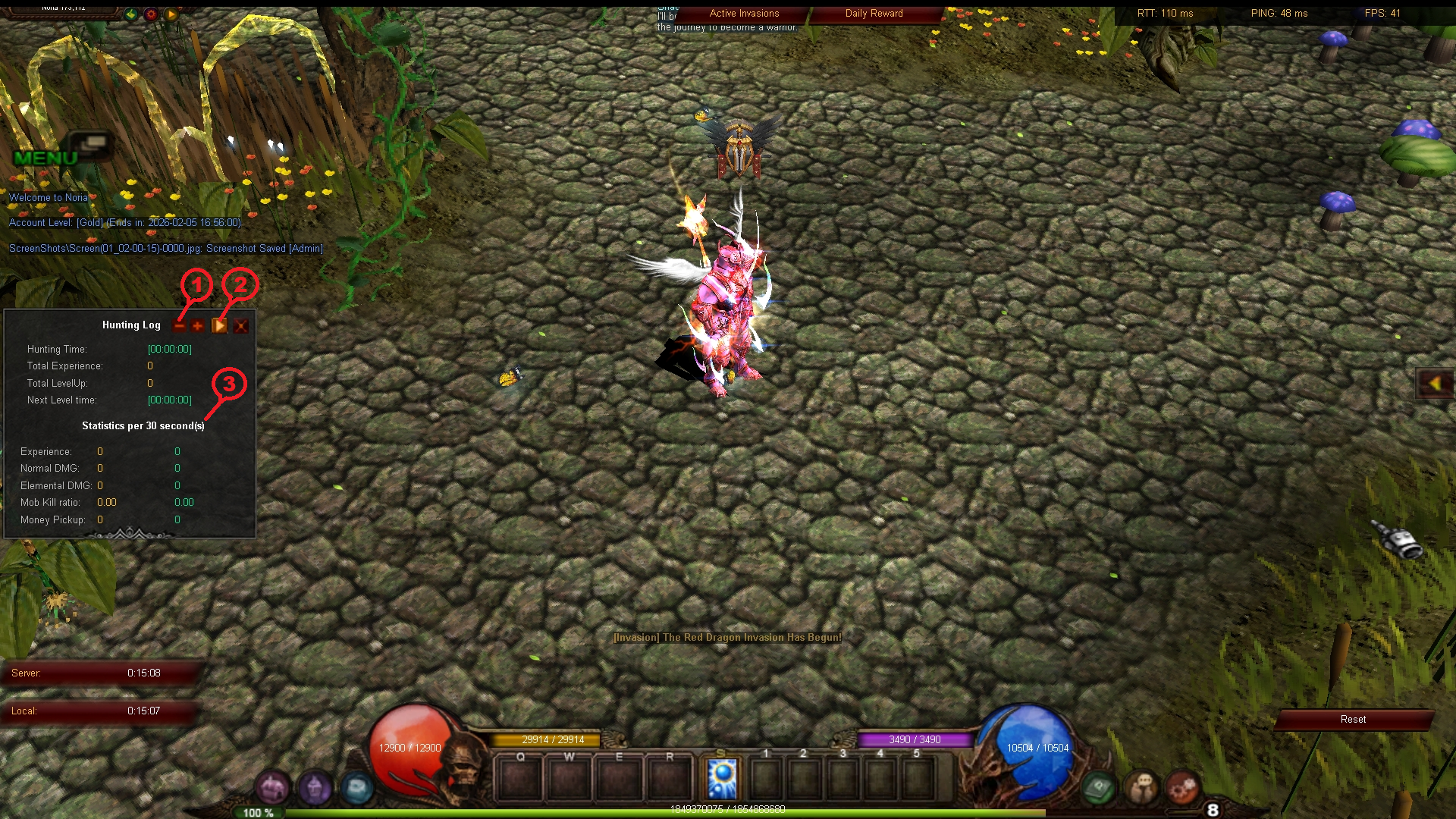The width and height of the screenshot is (1456, 819).
Task: Click the Reset button on the right side
Action: pyautogui.click(x=1354, y=719)
